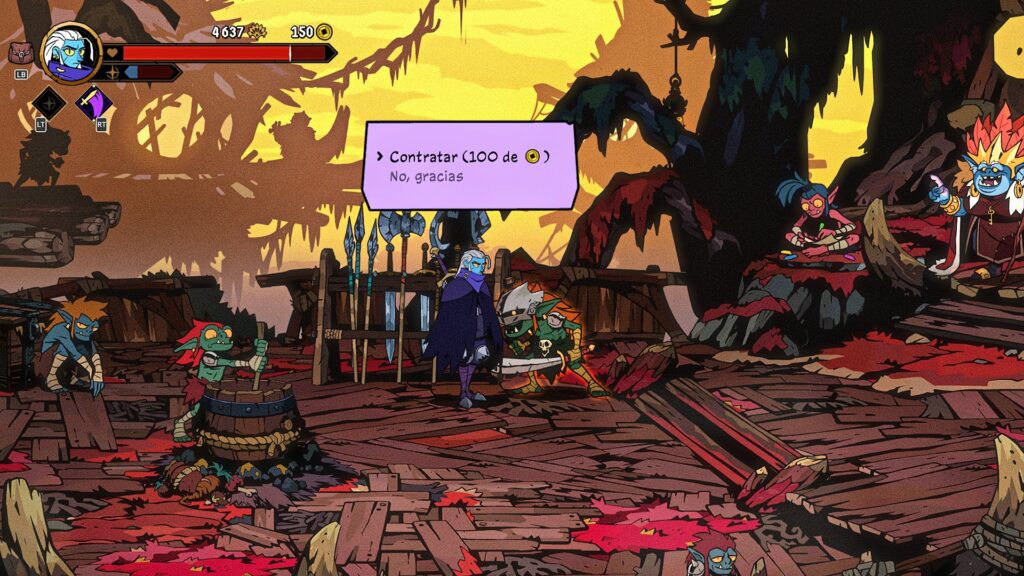Select the dark empty ability diamond
This screenshot has height=576, width=1024.
pos(47,103)
